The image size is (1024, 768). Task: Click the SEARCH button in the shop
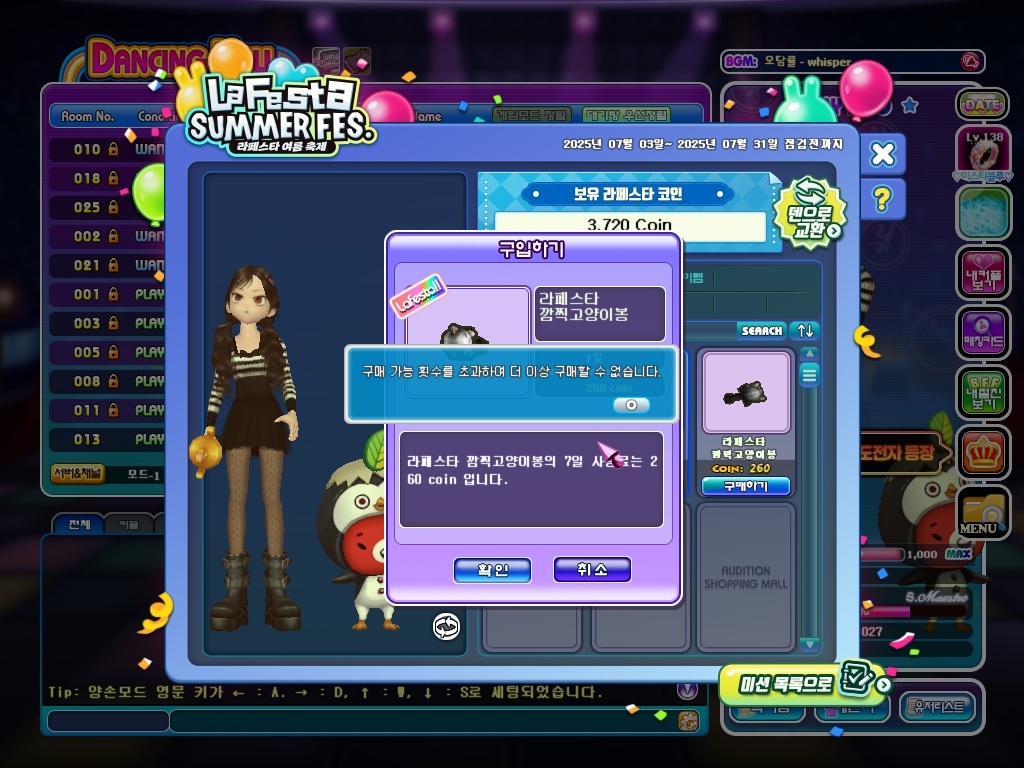coord(762,330)
